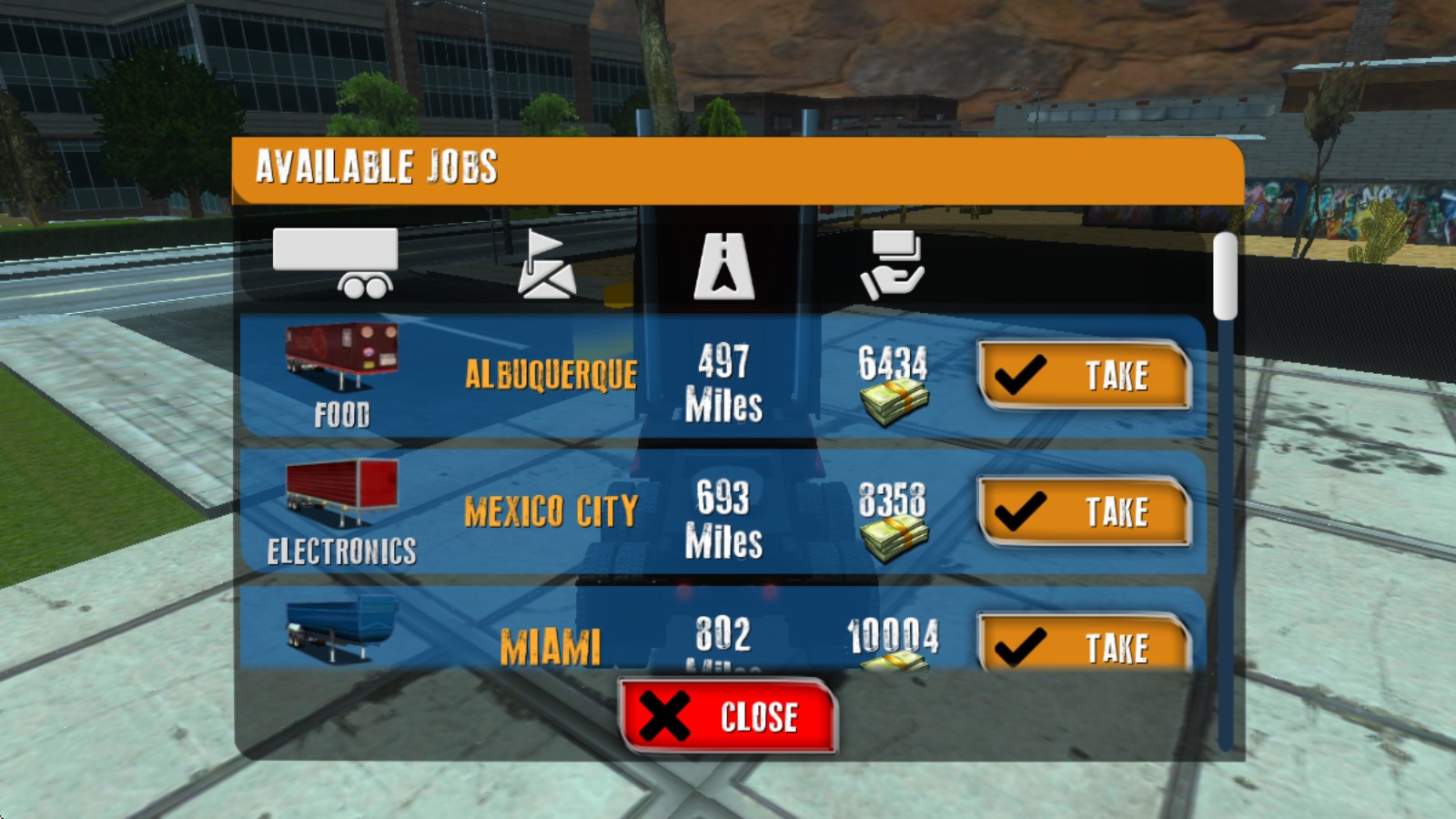Click the payment hand column icon

[893, 265]
